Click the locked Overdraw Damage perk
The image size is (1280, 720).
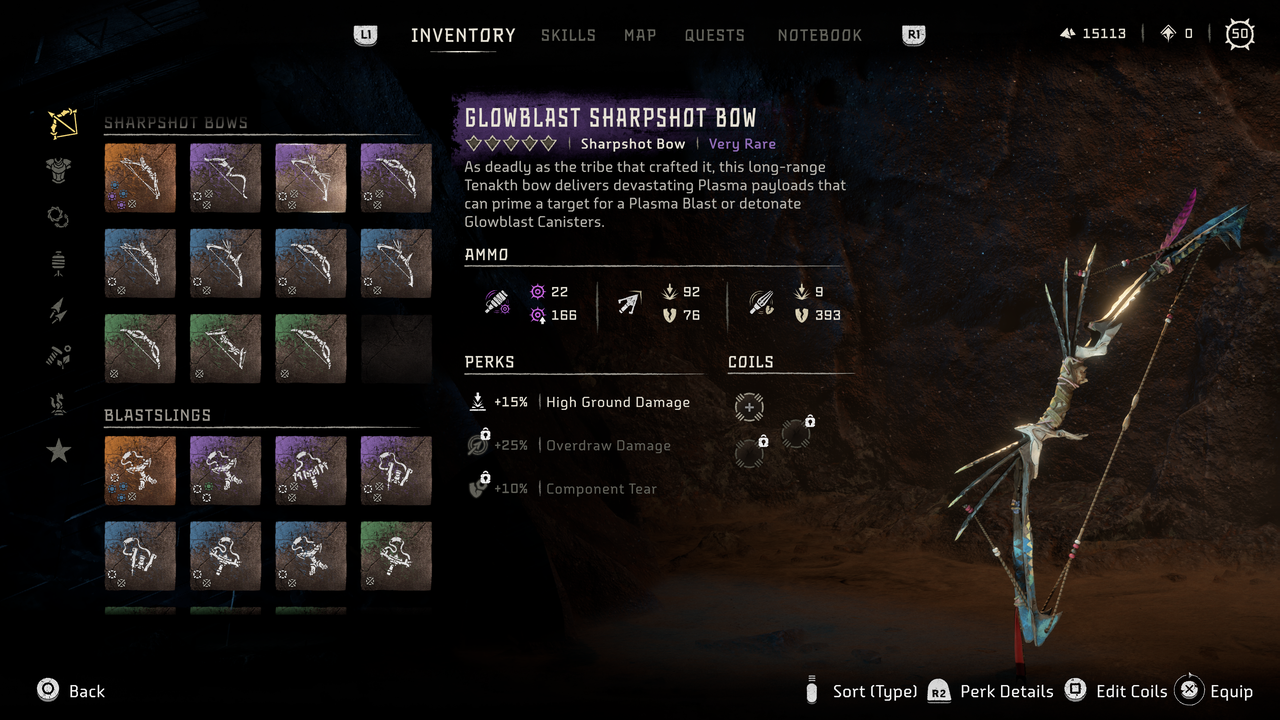[478, 443]
